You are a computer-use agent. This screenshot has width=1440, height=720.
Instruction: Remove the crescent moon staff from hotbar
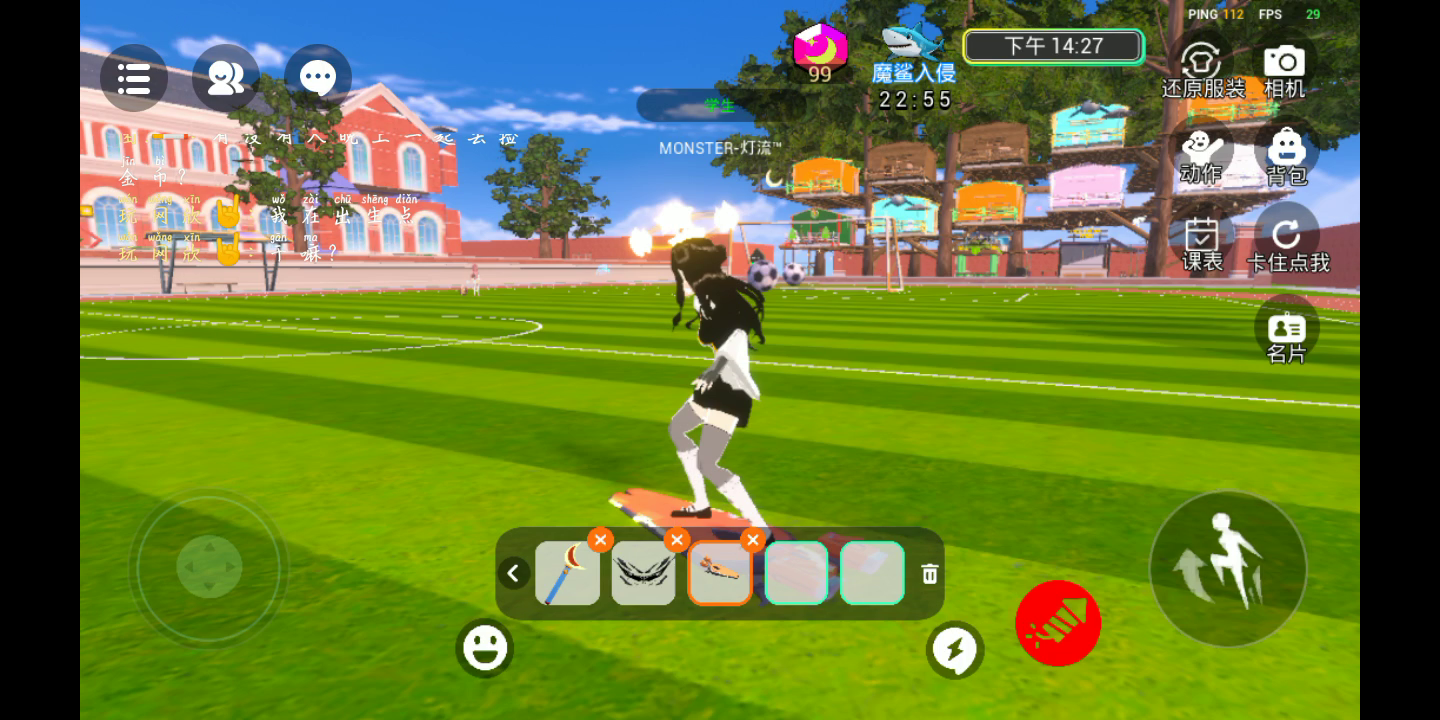[x=600, y=540]
